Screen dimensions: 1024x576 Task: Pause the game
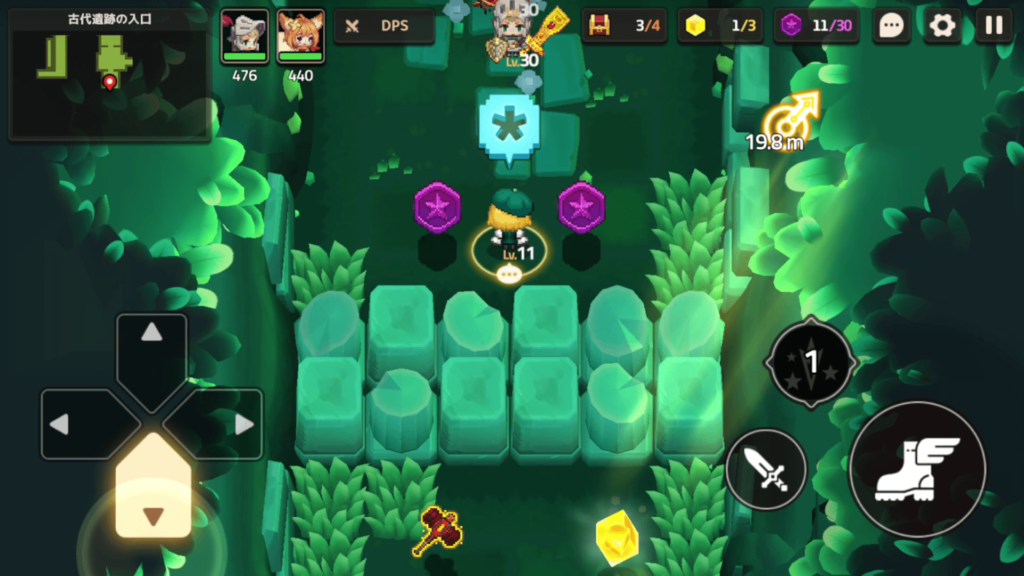[993, 26]
